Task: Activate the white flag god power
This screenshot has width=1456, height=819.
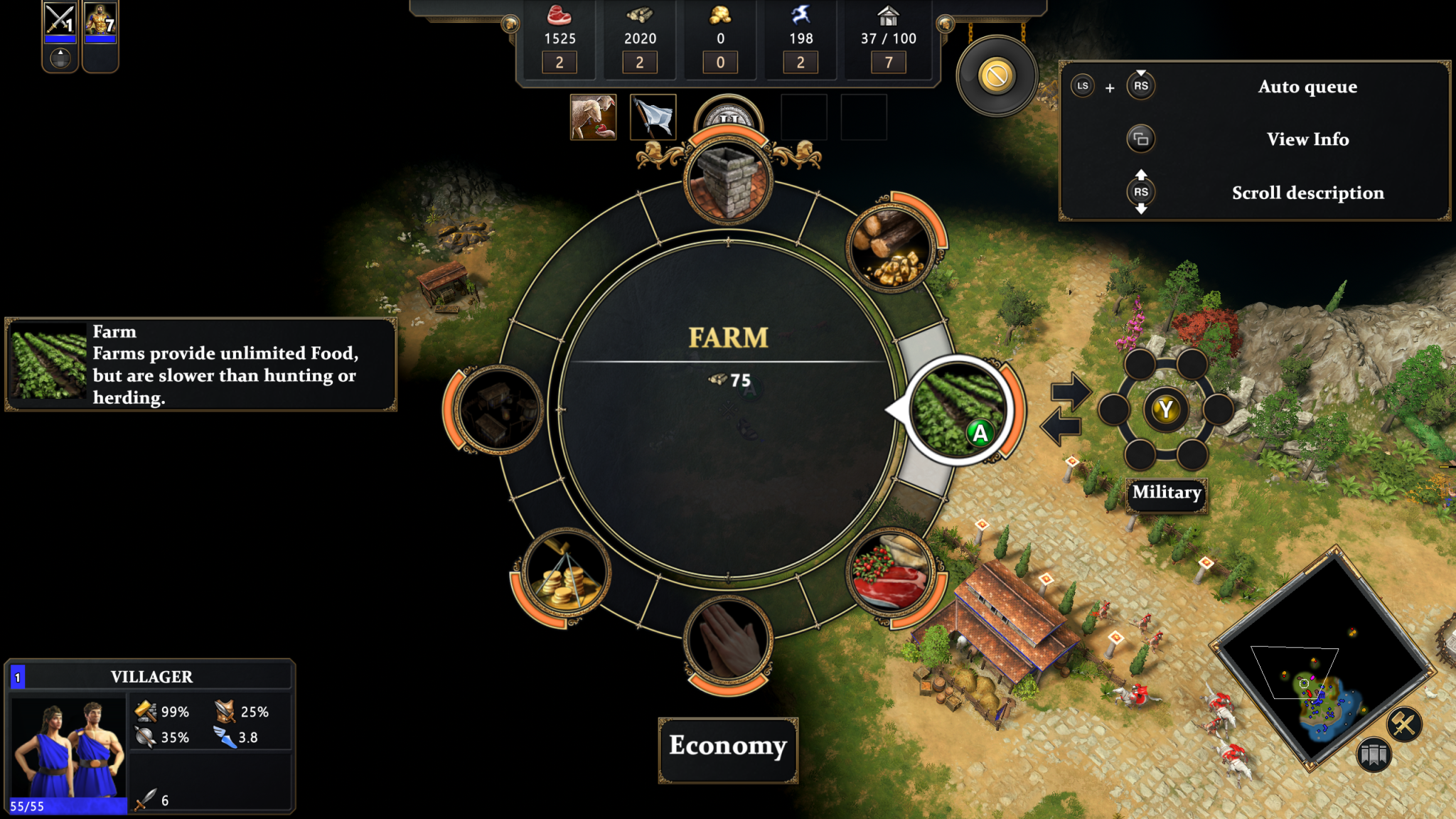Action: pos(653,117)
